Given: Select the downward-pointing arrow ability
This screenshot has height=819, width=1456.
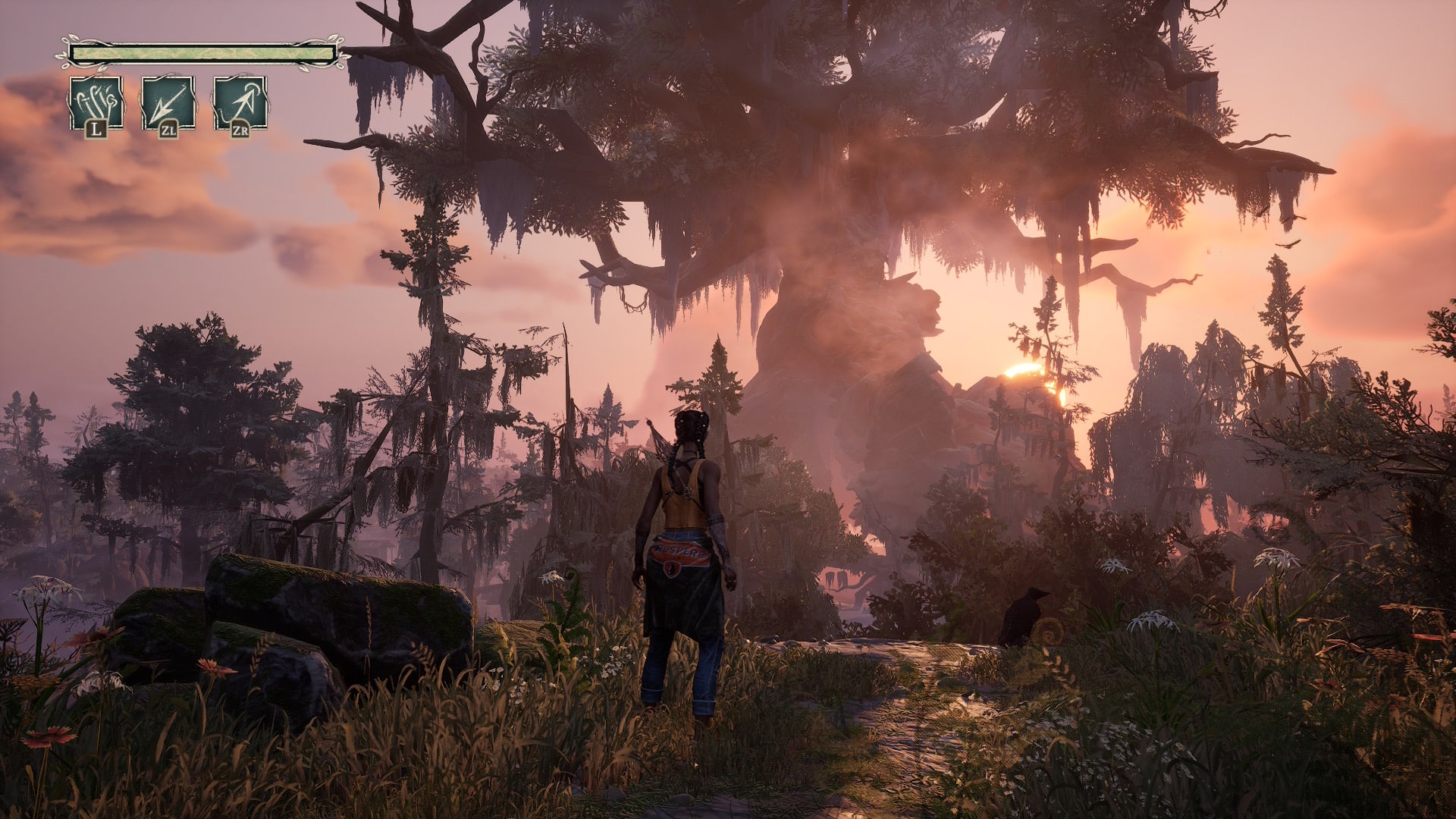Looking at the screenshot, I should click(168, 102).
